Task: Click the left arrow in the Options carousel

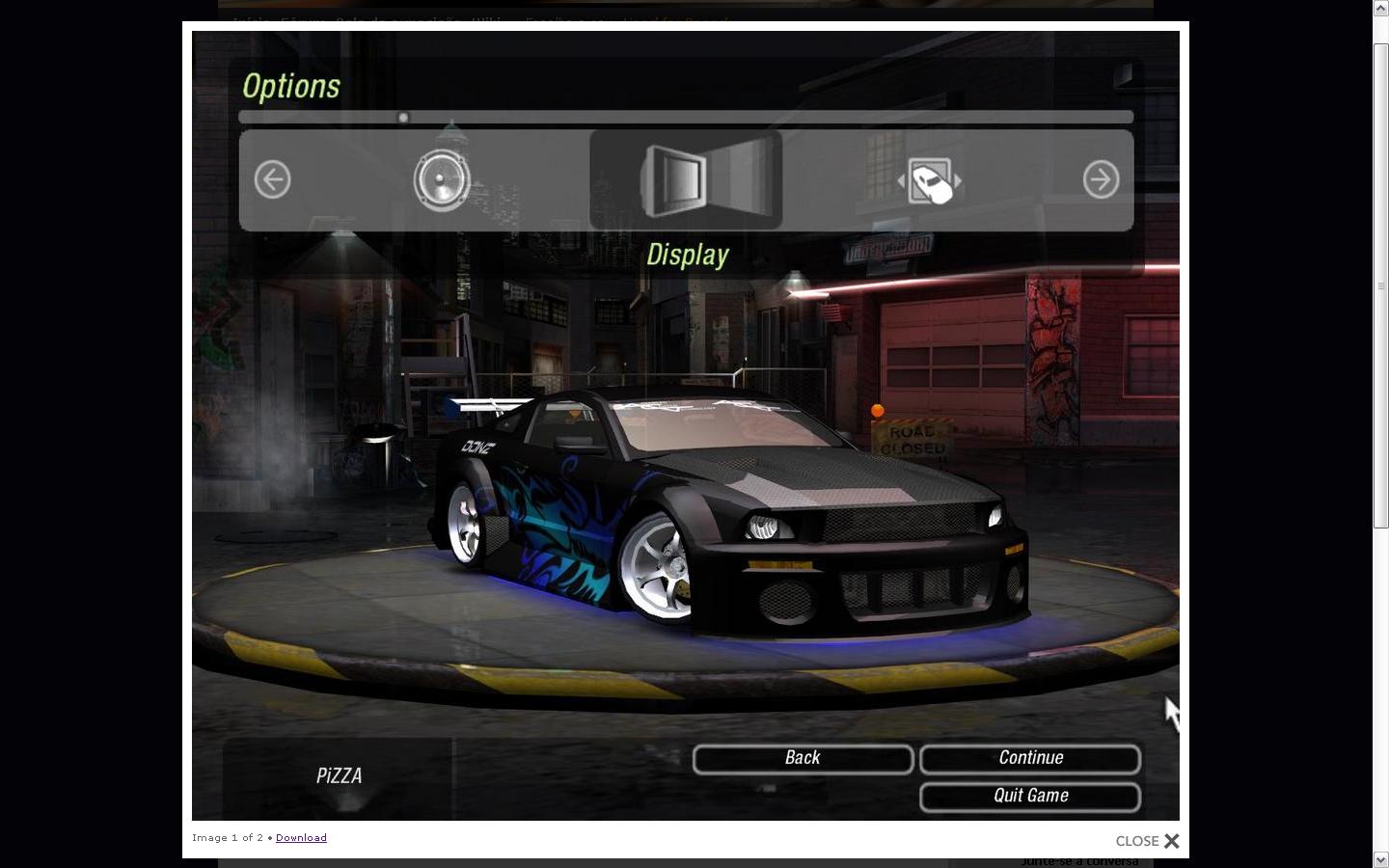Action: [272, 179]
